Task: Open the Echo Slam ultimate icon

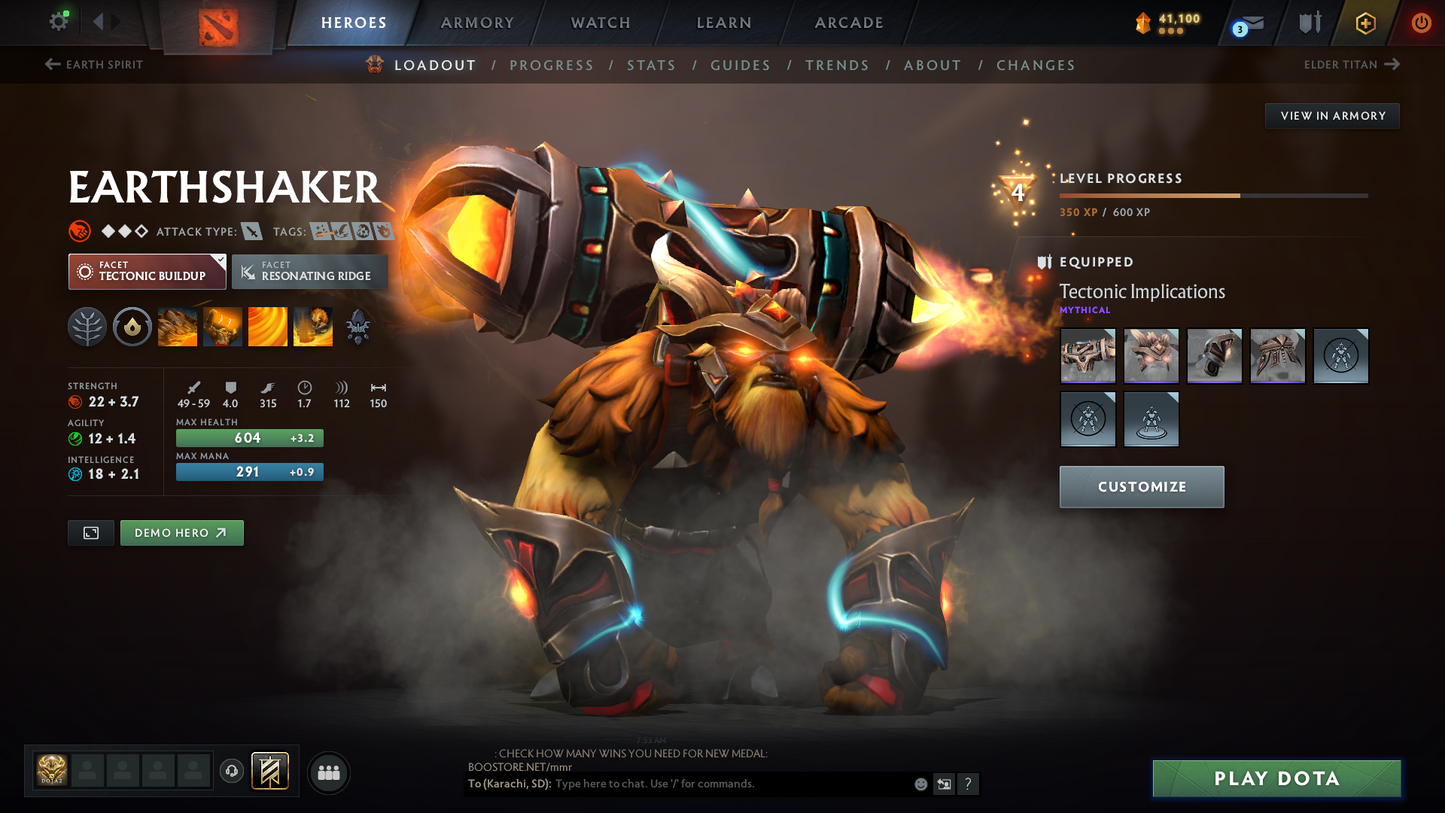Action: click(312, 326)
